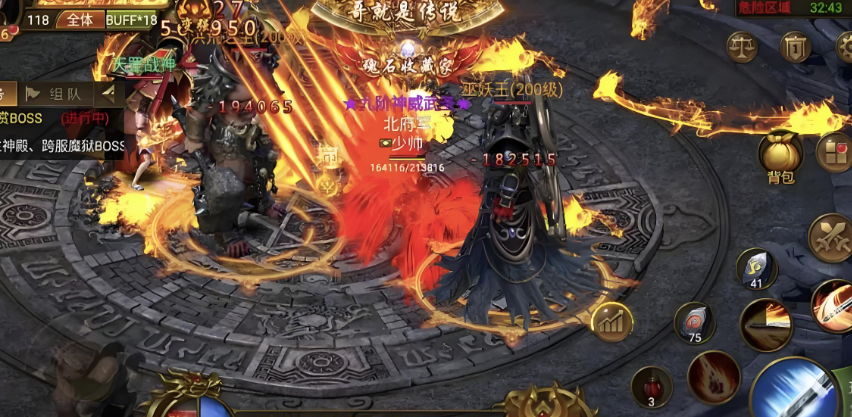This screenshot has width=852, height=417.
Task: Show the BUFF*18 status list
Action: pyautogui.click(x=131, y=19)
